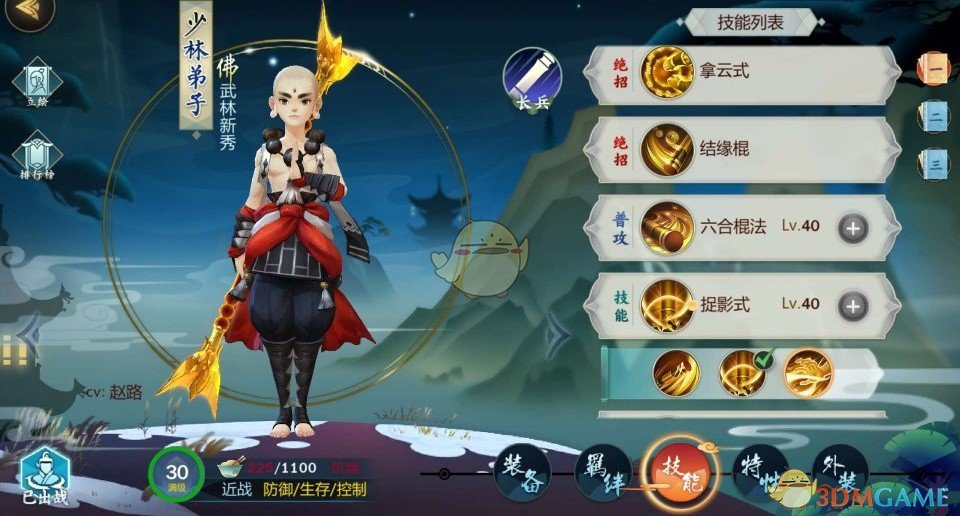Click the plus button beside 捉影式

853,305
